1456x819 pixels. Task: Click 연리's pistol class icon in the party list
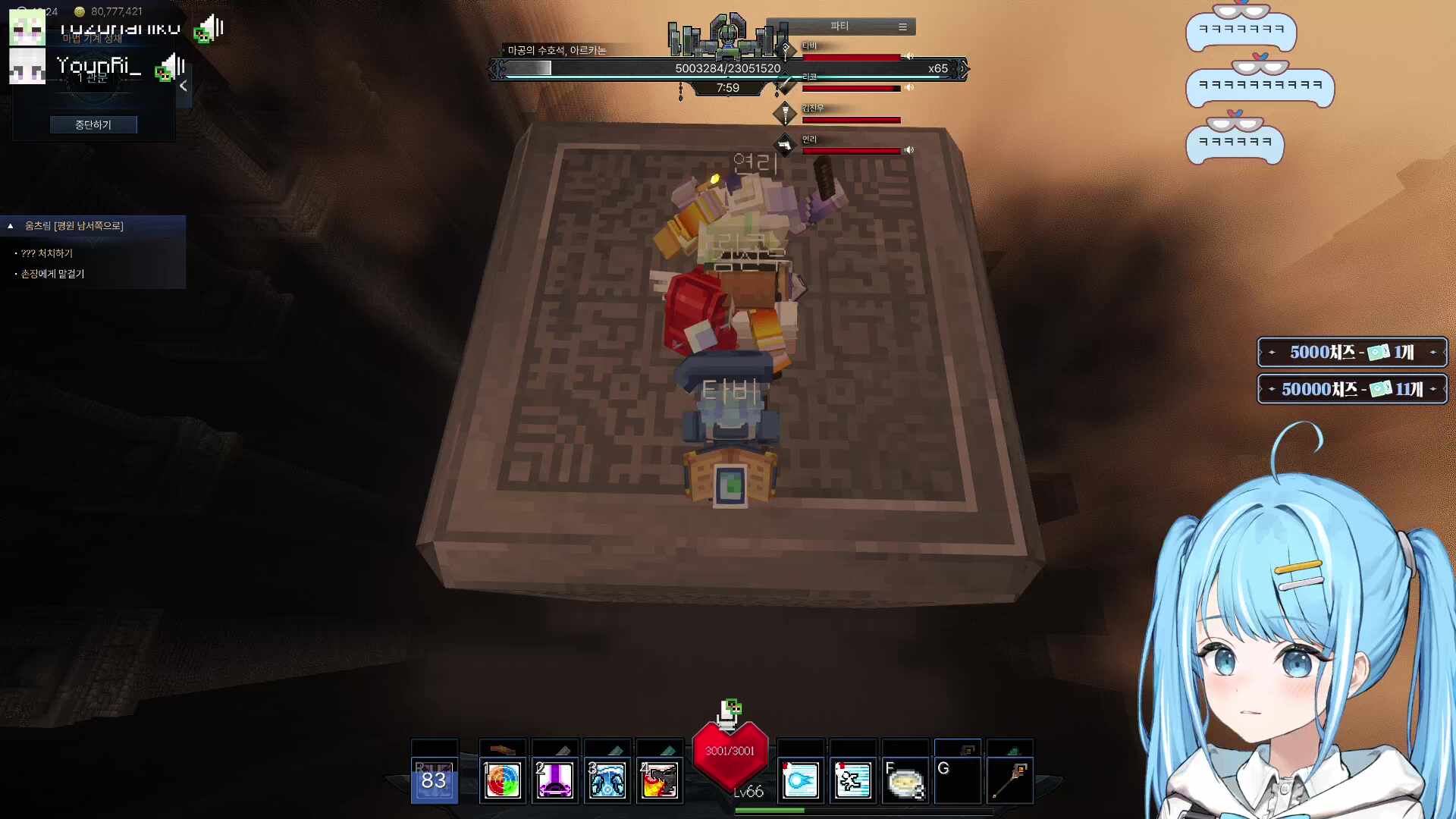(786, 146)
